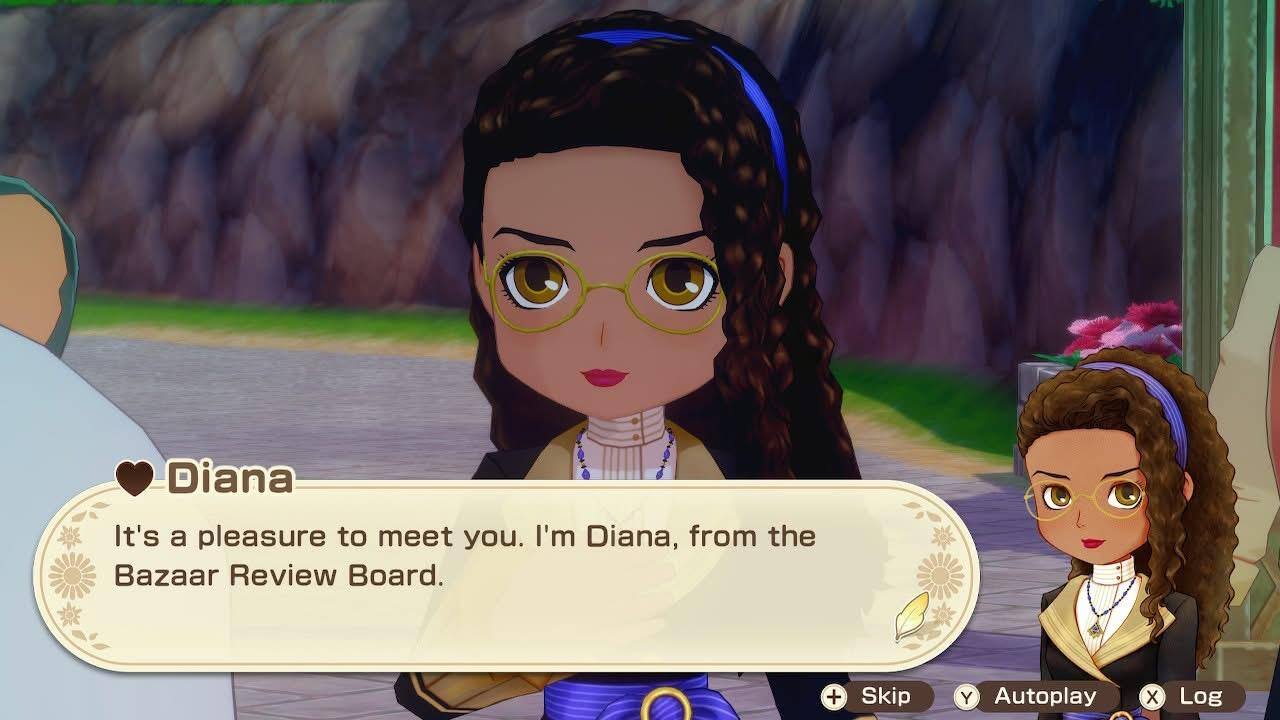Advance dialogue via the feather icon
The width and height of the screenshot is (1280, 720).
pos(911,614)
